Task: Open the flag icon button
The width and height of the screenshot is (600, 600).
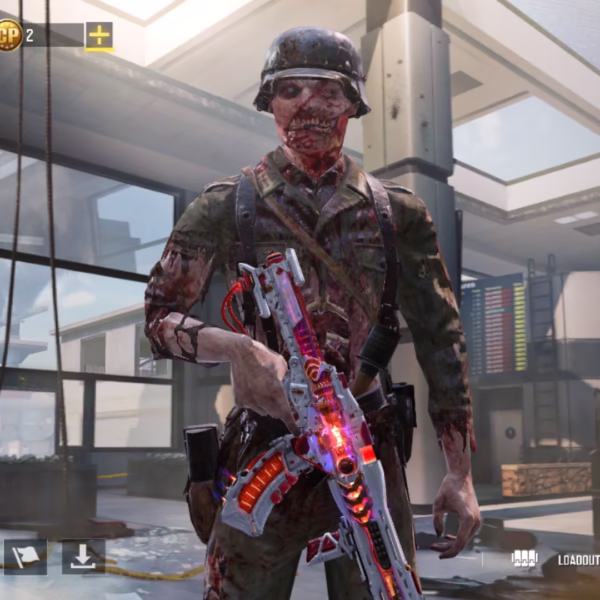Action: pos(25,556)
